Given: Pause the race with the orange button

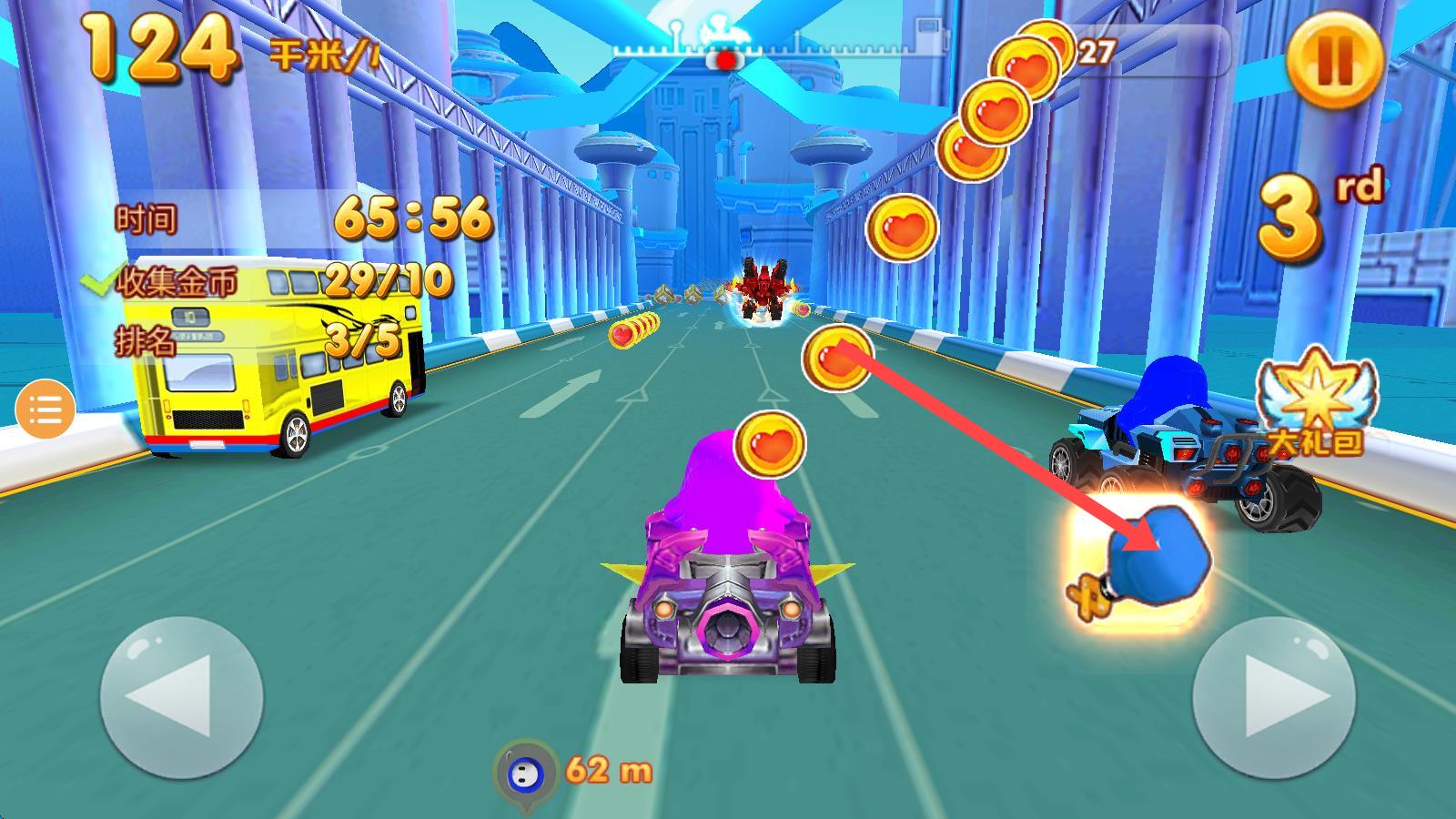Looking at the screenshot, I should pyautogui.click(x=1335, y=59).
